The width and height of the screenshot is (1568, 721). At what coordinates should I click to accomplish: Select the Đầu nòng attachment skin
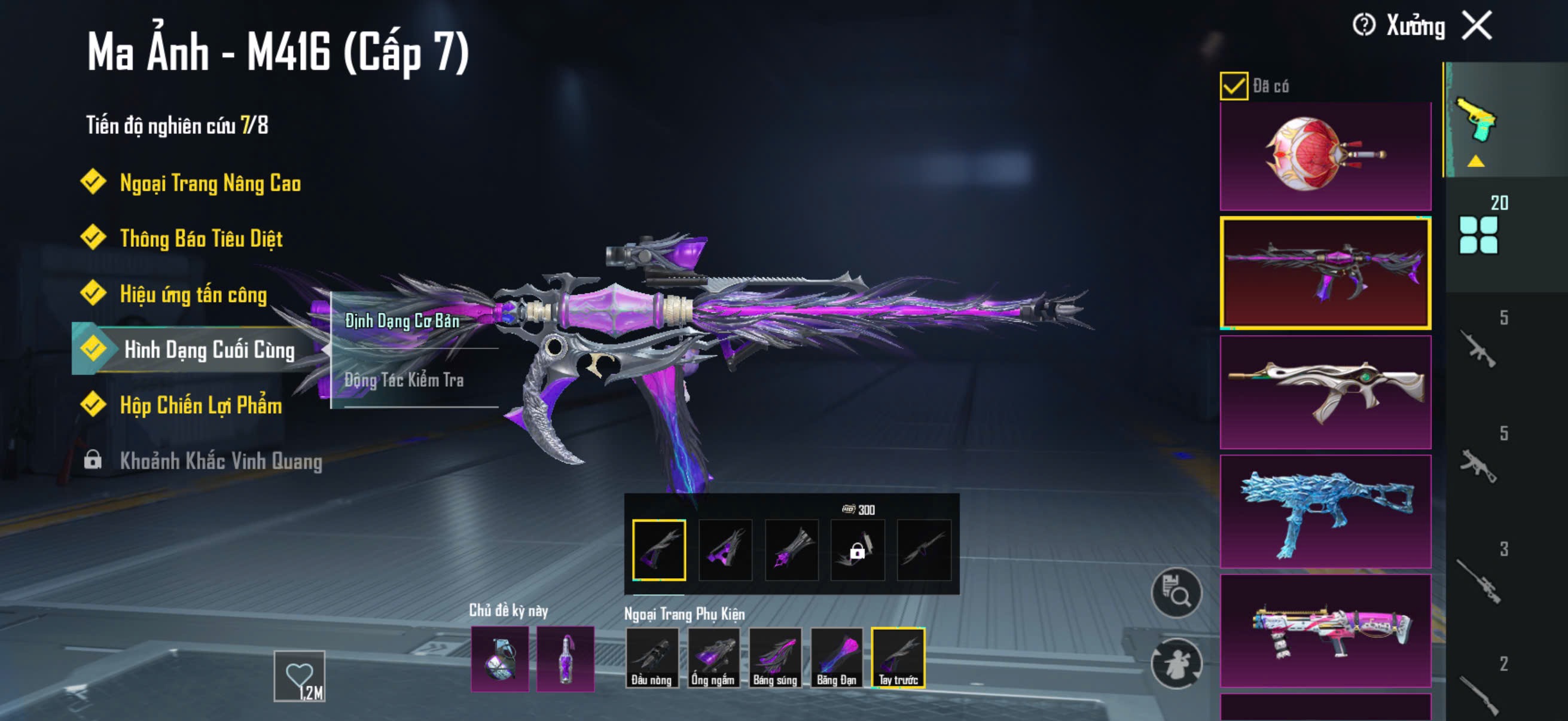pos(651,657)
